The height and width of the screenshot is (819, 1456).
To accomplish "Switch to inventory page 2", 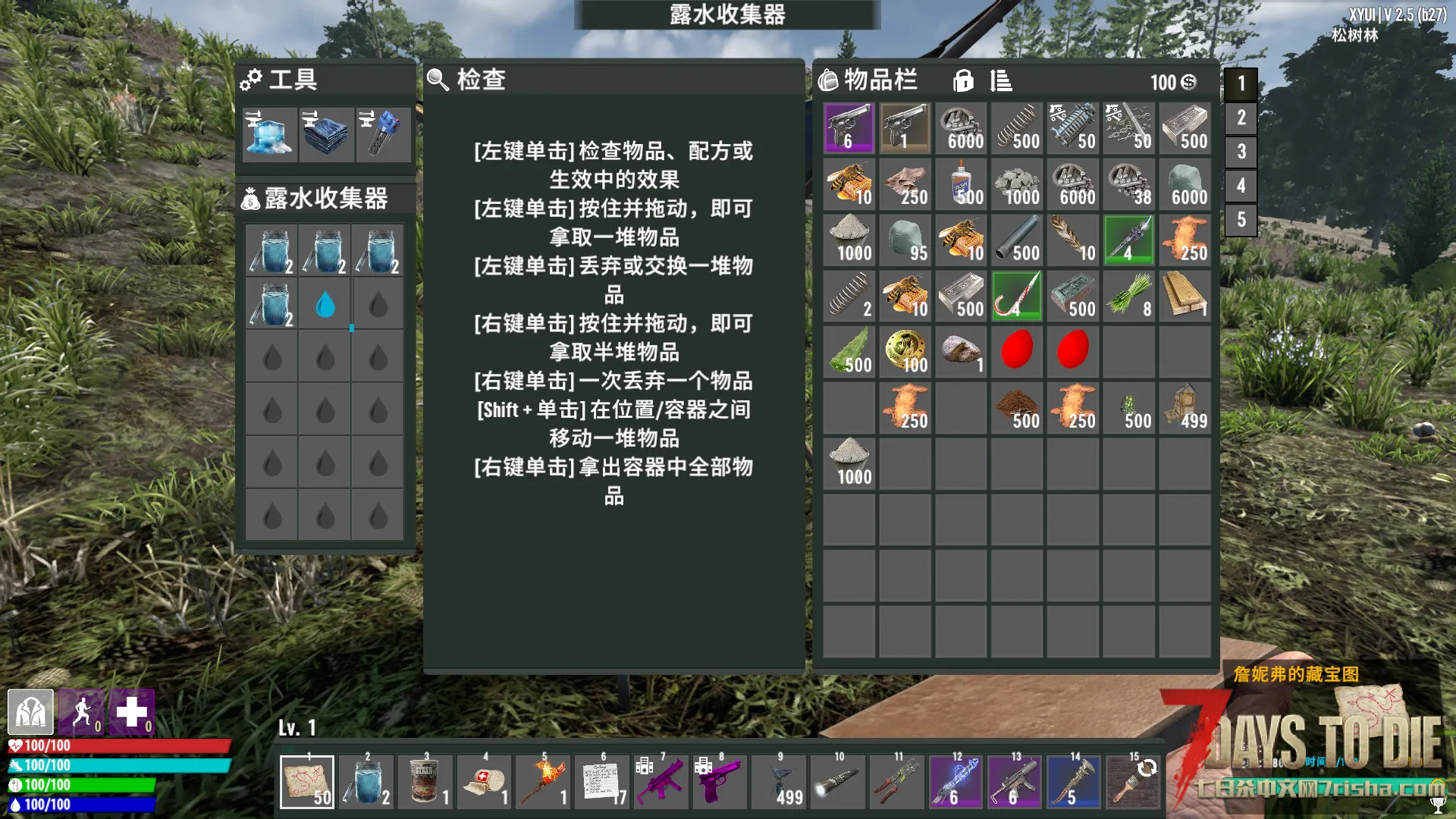I will 1241,118.
